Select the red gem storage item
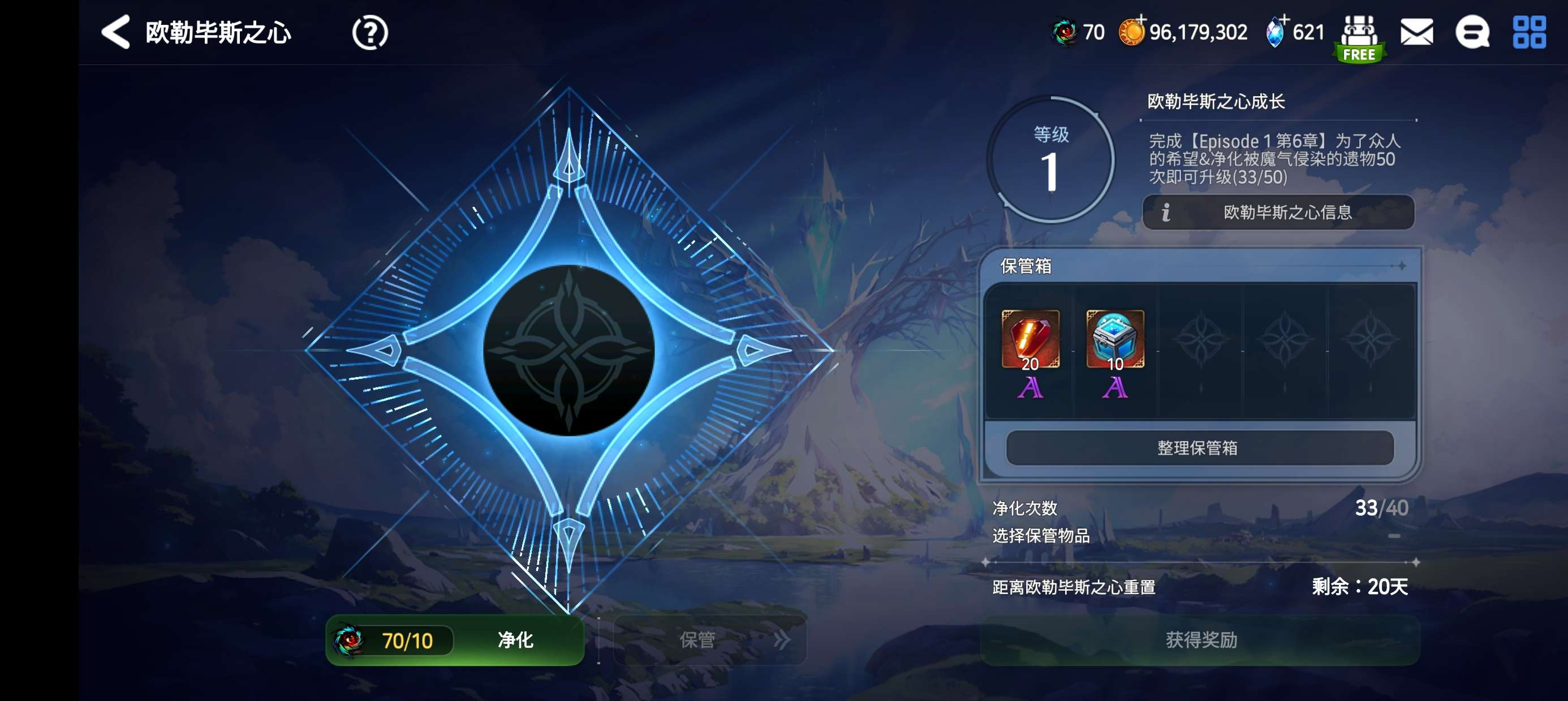 (1030, 340)
